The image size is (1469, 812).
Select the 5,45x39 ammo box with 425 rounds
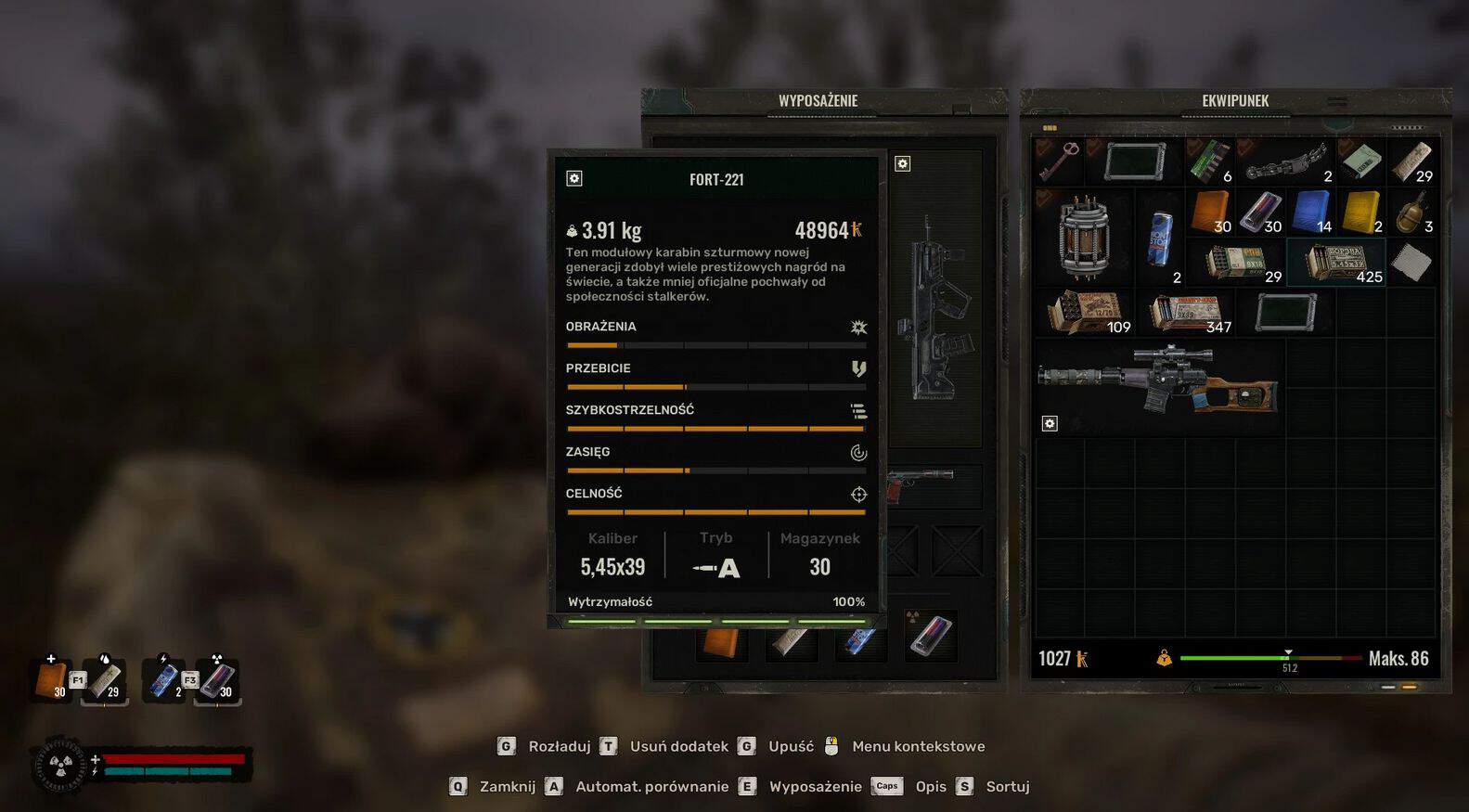(x=1335, y=263)
